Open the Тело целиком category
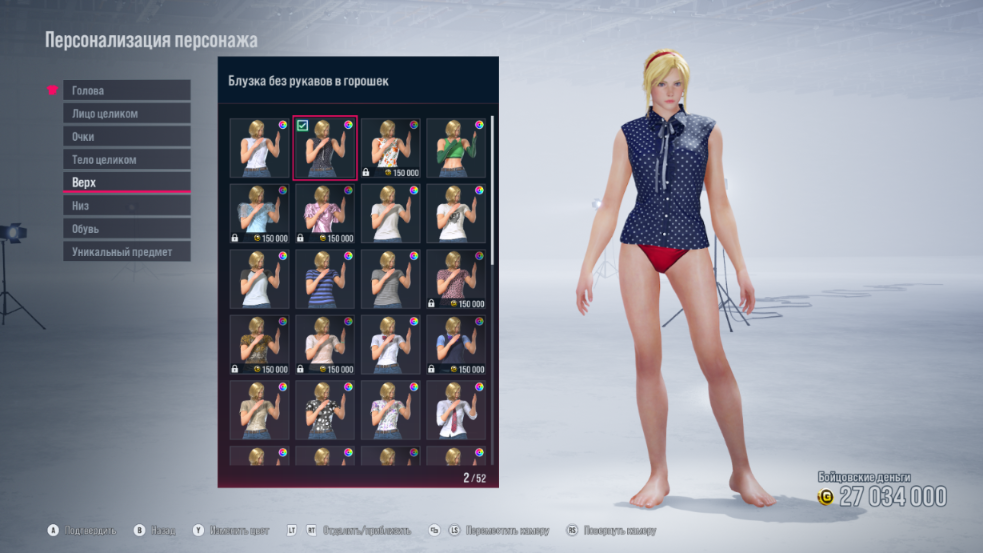The image size is (983, 553). pyautogui.click(x=126, y=159)
